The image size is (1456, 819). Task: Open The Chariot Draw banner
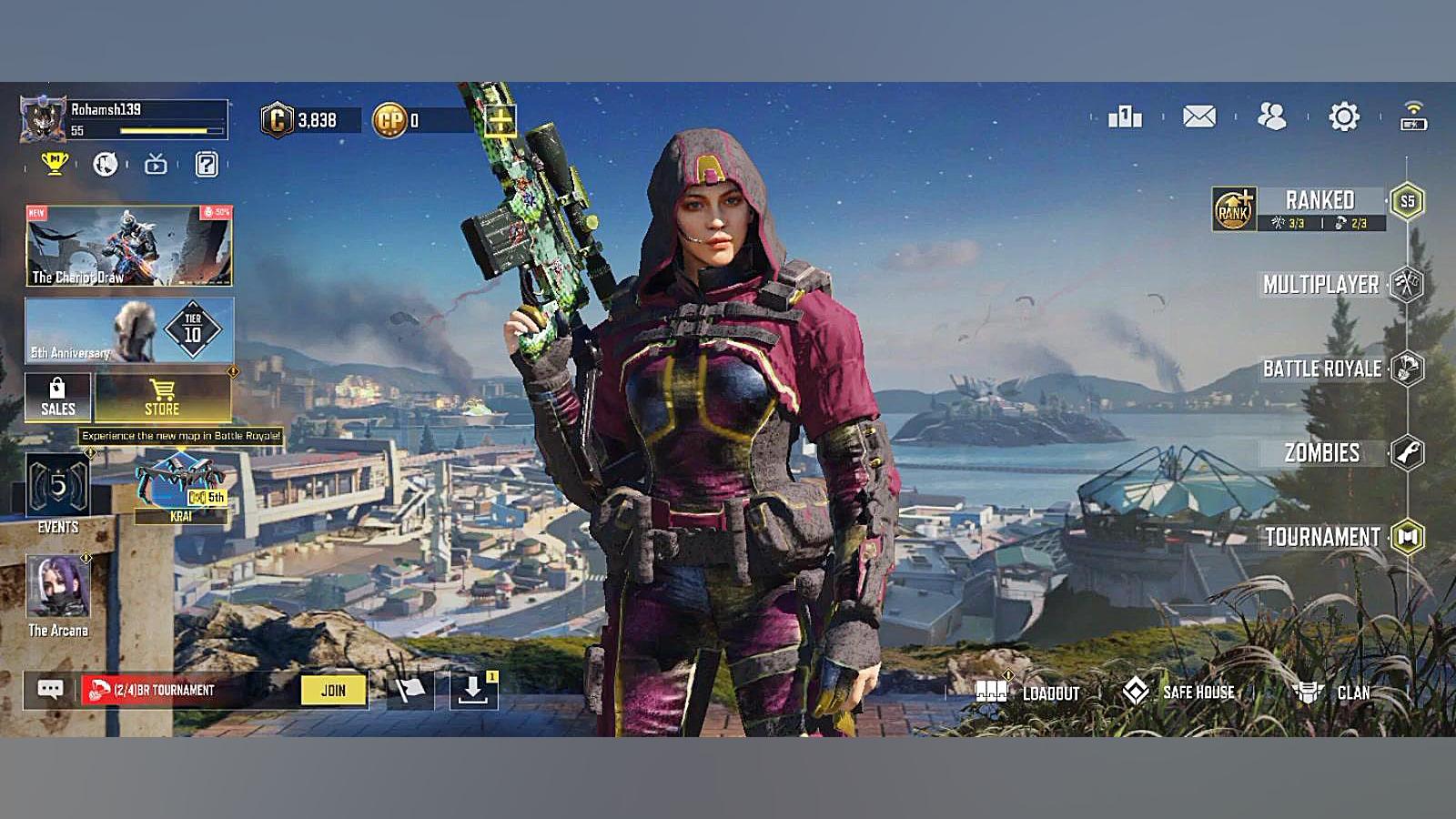[129, 246]
